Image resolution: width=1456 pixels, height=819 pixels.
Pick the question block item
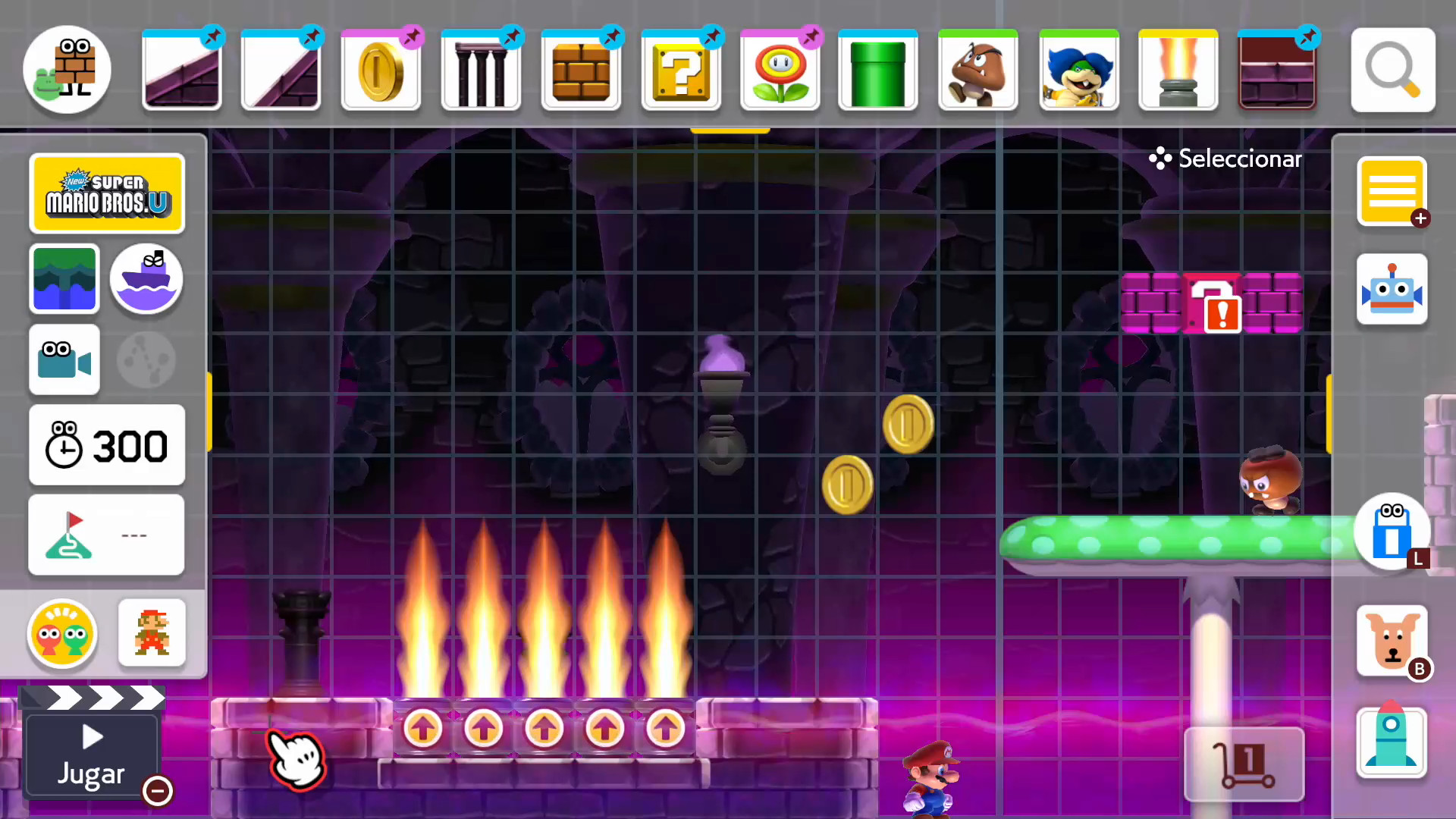[x=680, y=69]
